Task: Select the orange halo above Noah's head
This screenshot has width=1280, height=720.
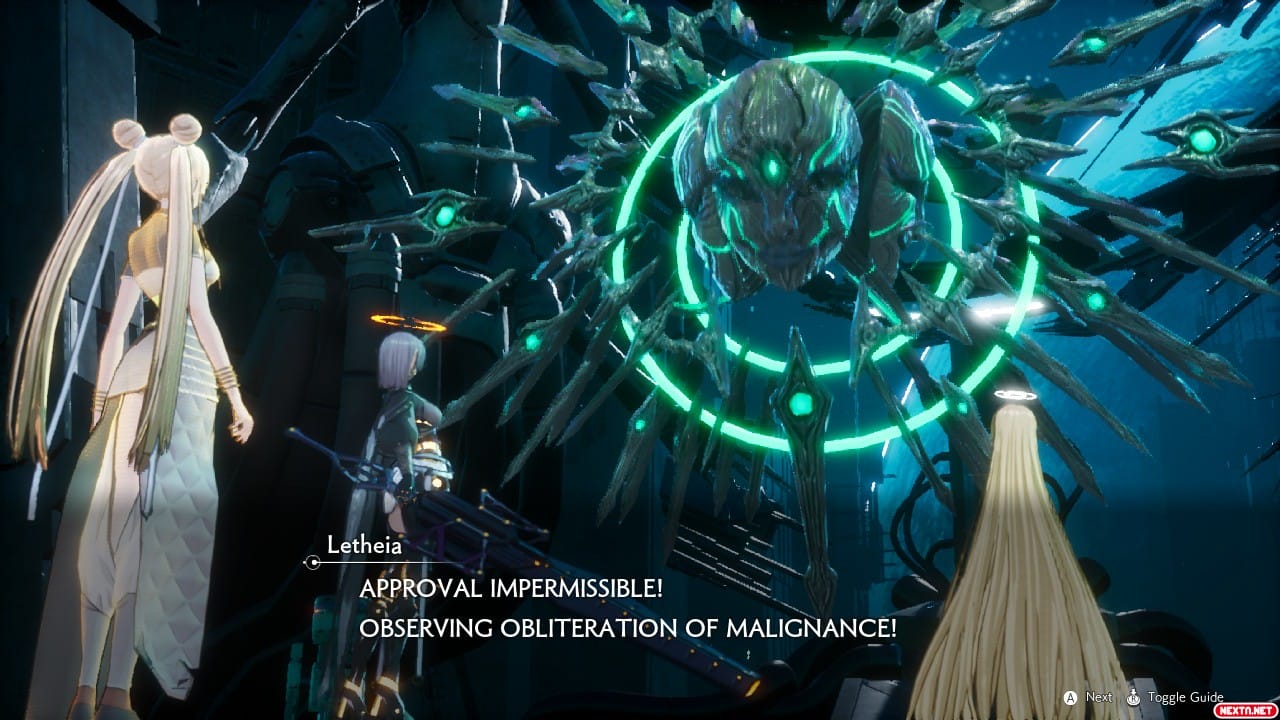Action: click(406, 321)
